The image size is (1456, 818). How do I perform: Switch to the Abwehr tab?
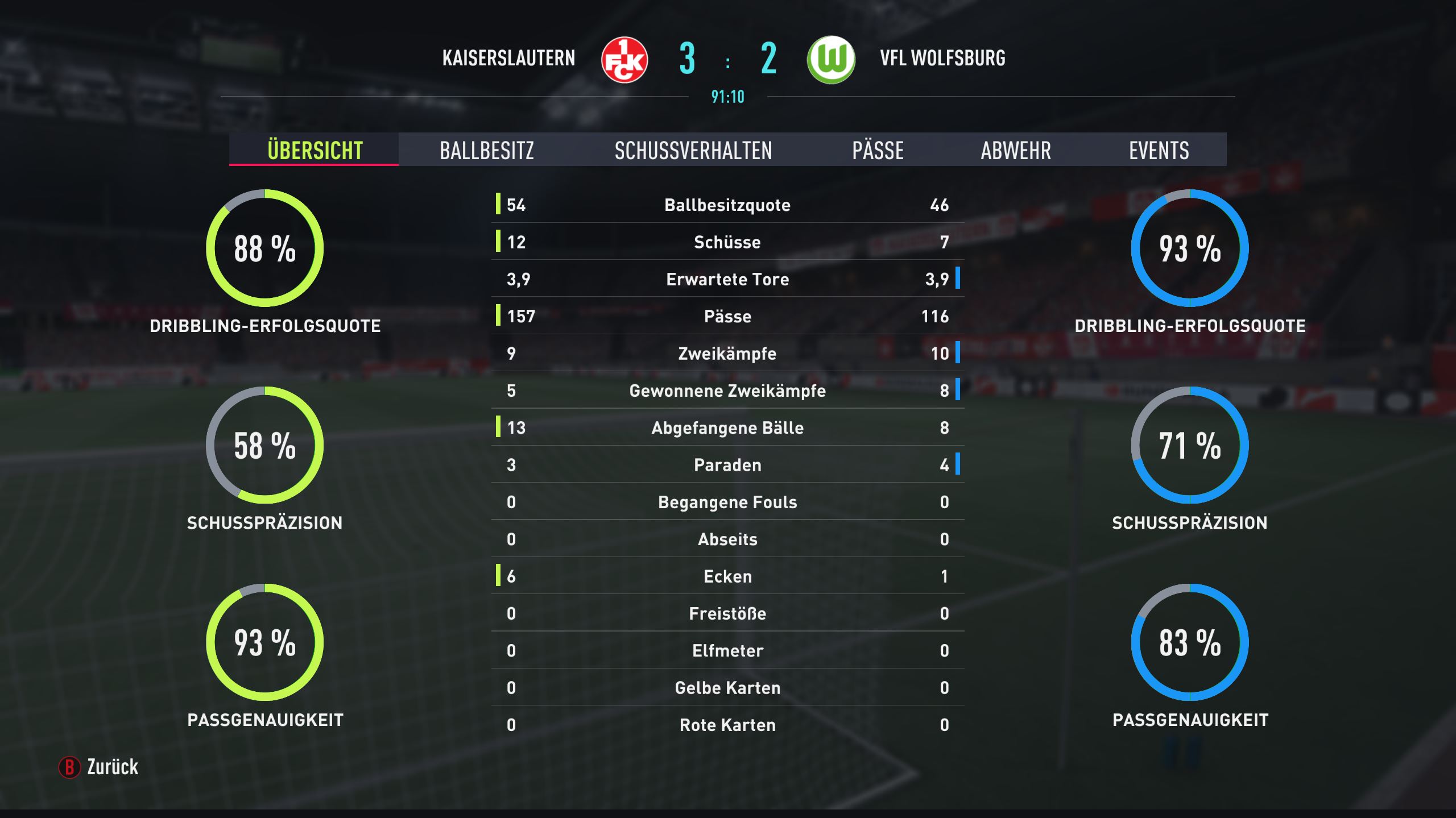click(1016, 150)
